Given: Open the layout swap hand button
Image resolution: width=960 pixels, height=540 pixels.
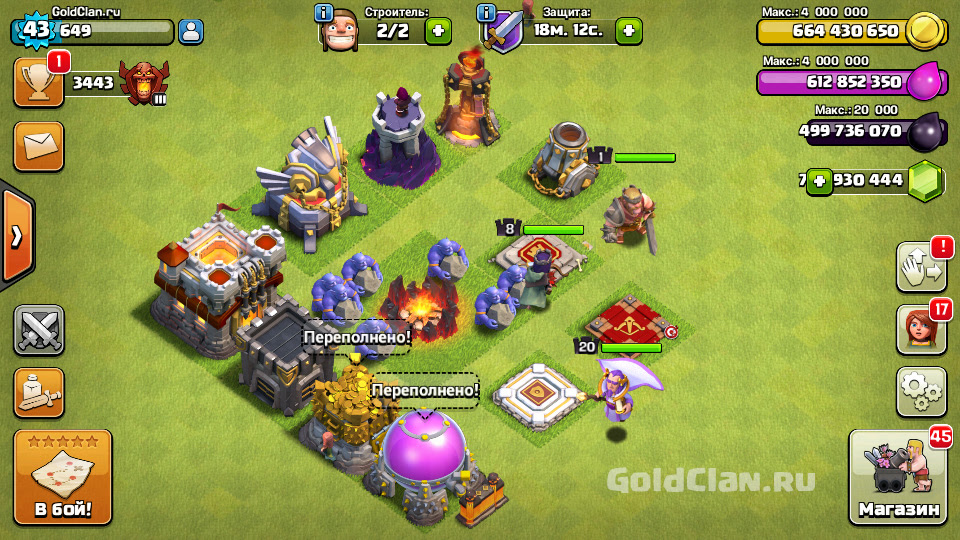Looking at the screenshot, I should [x=921, y=267].
